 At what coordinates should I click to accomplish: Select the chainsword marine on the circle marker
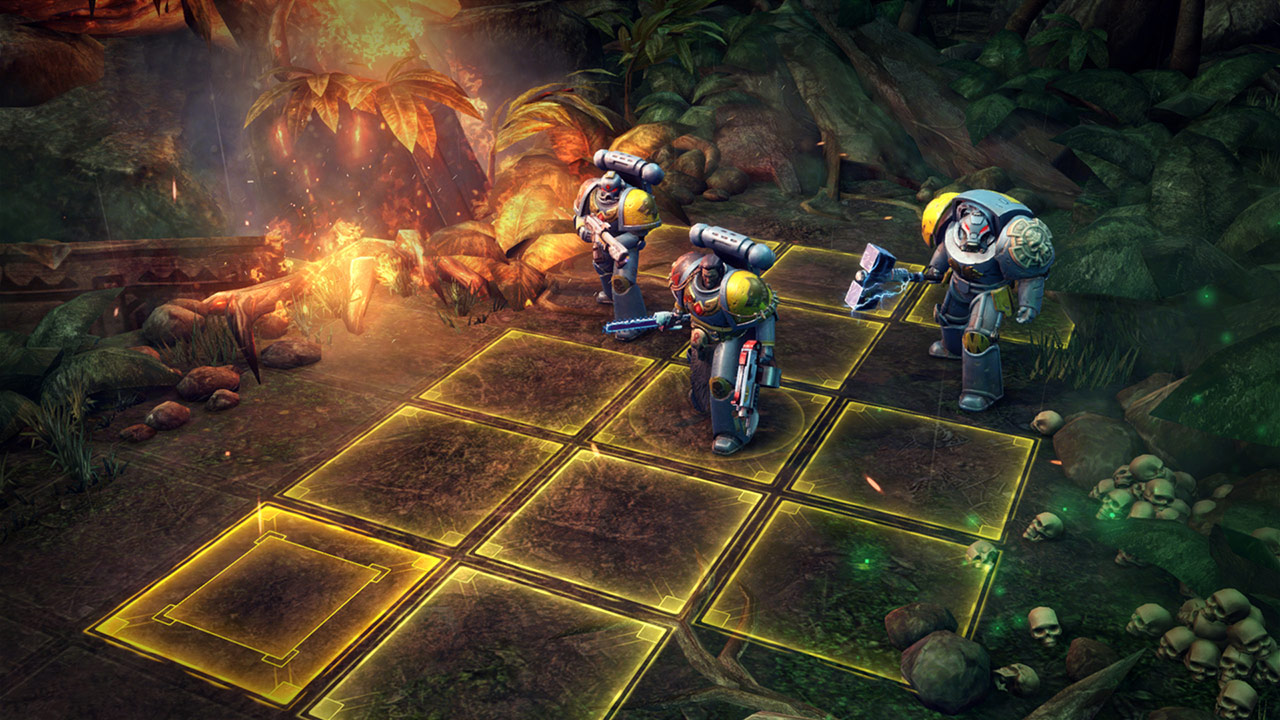[x=725, y=340]
